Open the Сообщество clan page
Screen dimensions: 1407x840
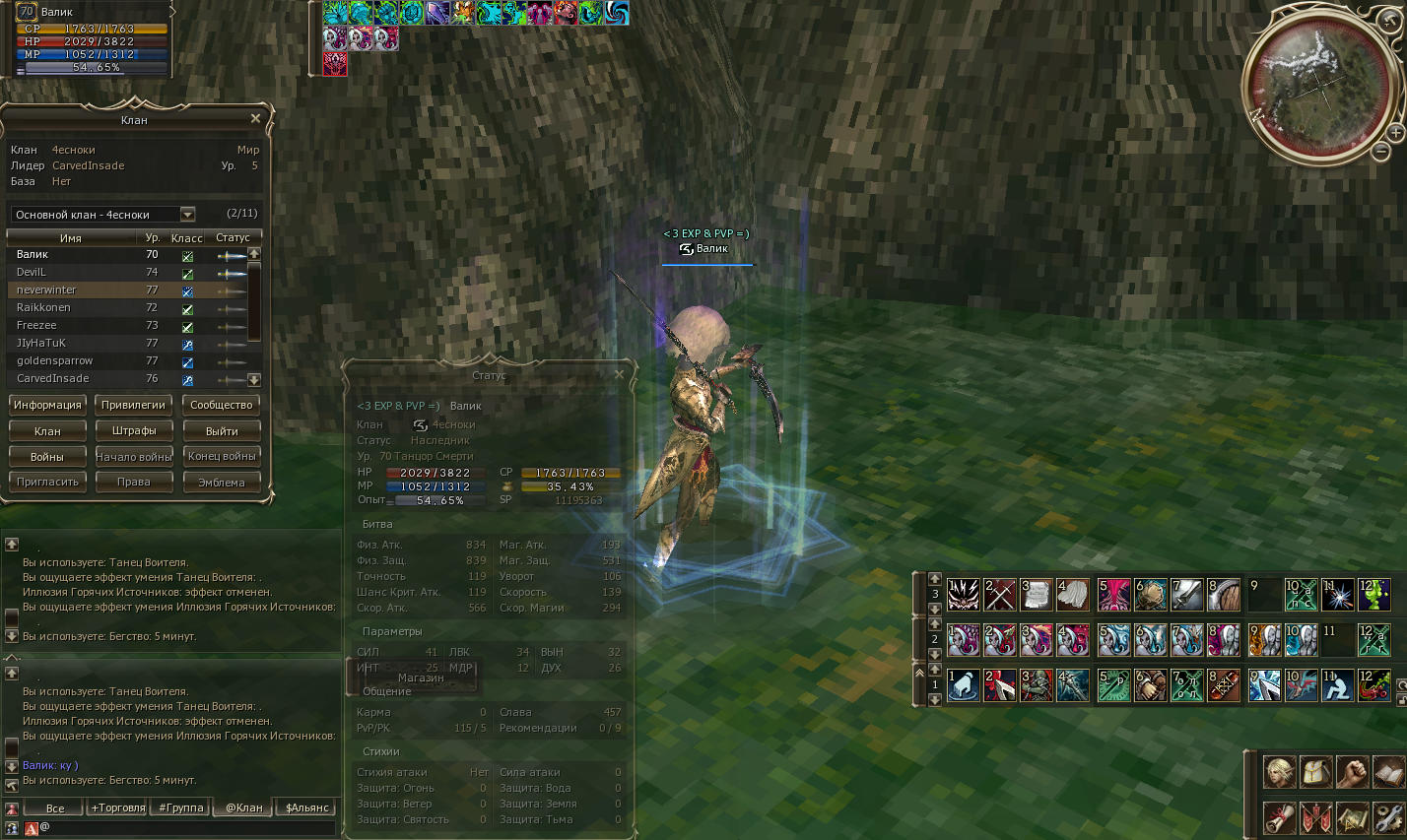tap(222, 405)
